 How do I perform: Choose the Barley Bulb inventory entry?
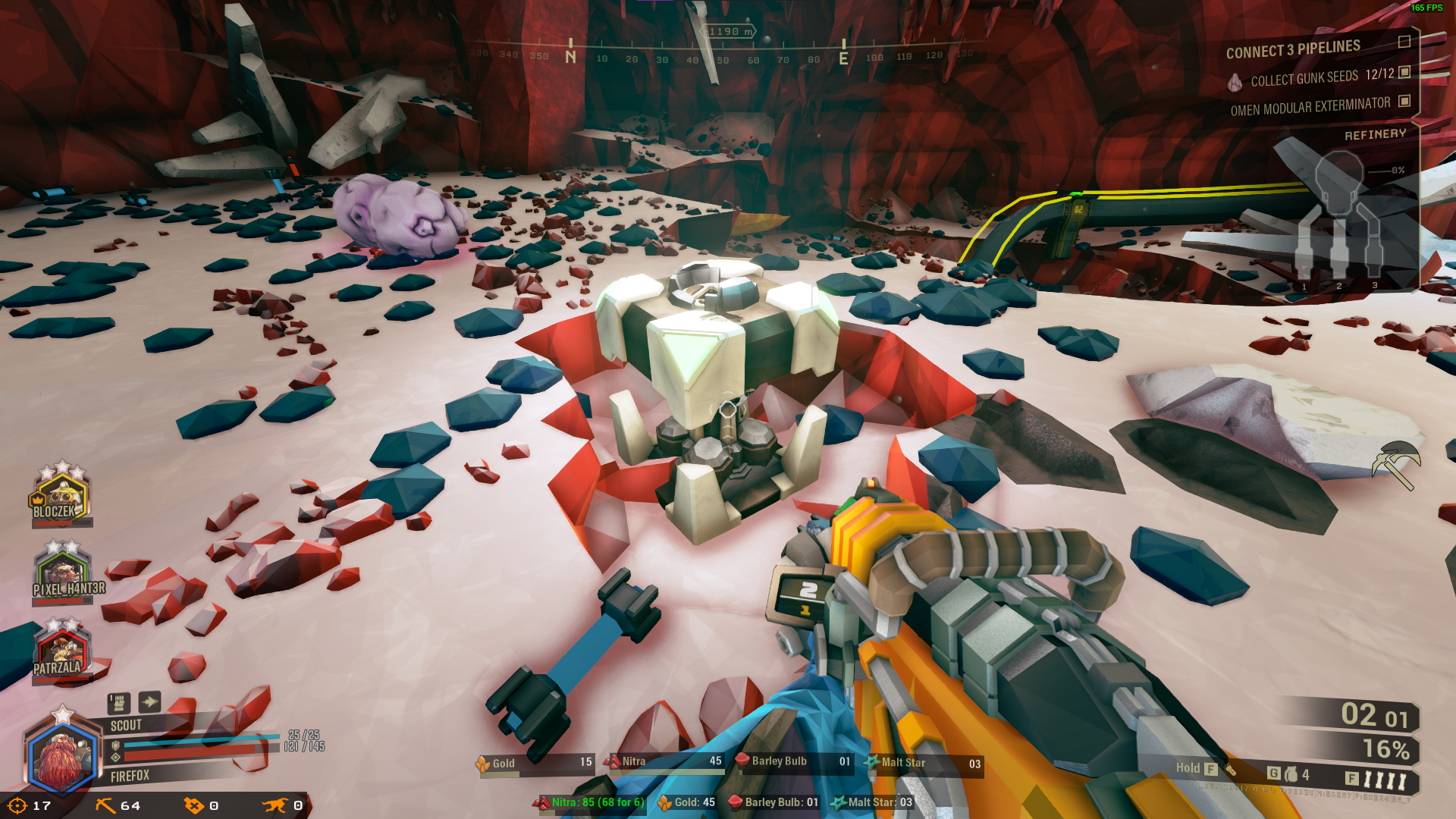[792, 761]
